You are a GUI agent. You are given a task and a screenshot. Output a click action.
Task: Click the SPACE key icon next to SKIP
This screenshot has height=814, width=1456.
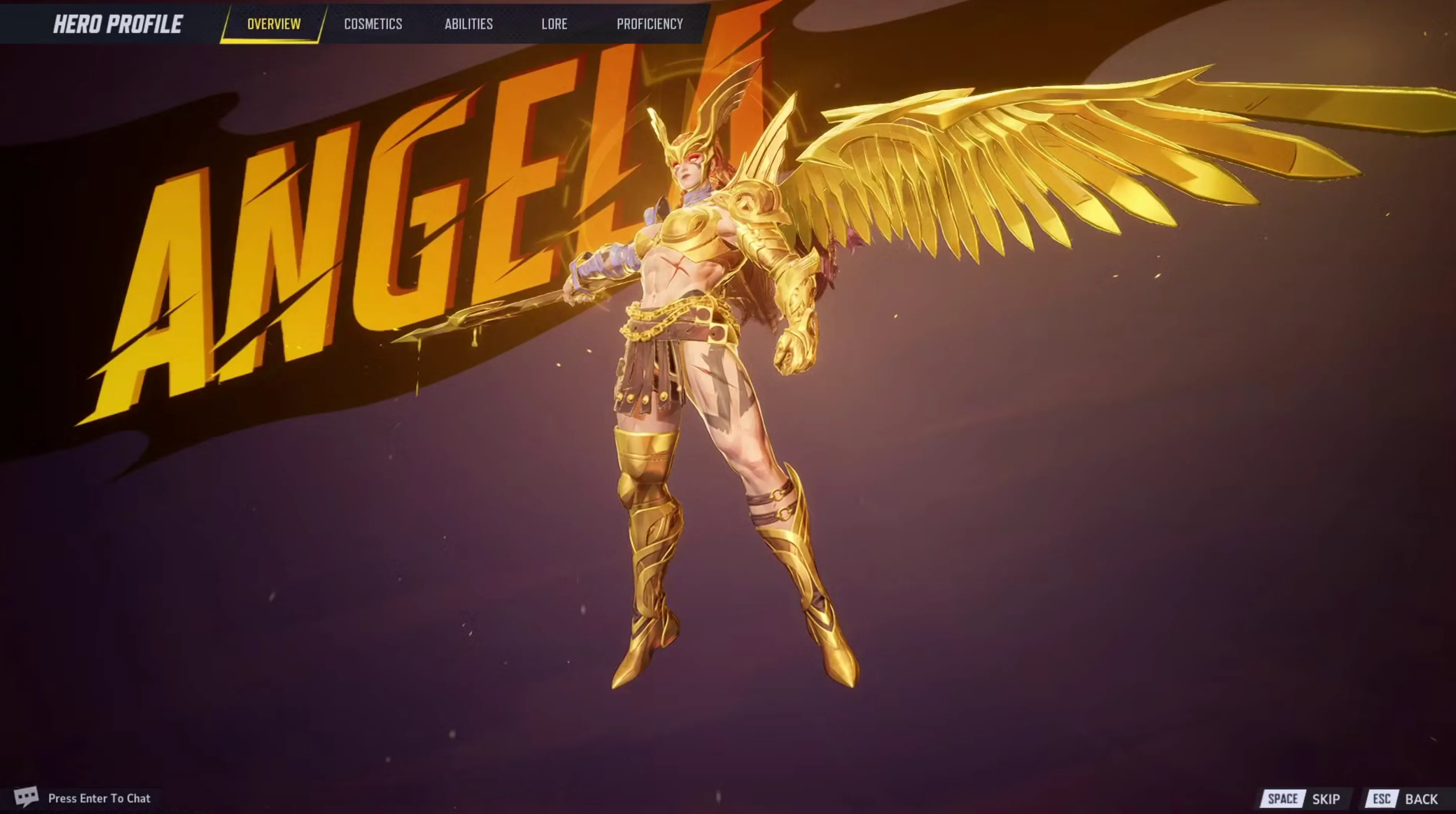point(1283,798)
